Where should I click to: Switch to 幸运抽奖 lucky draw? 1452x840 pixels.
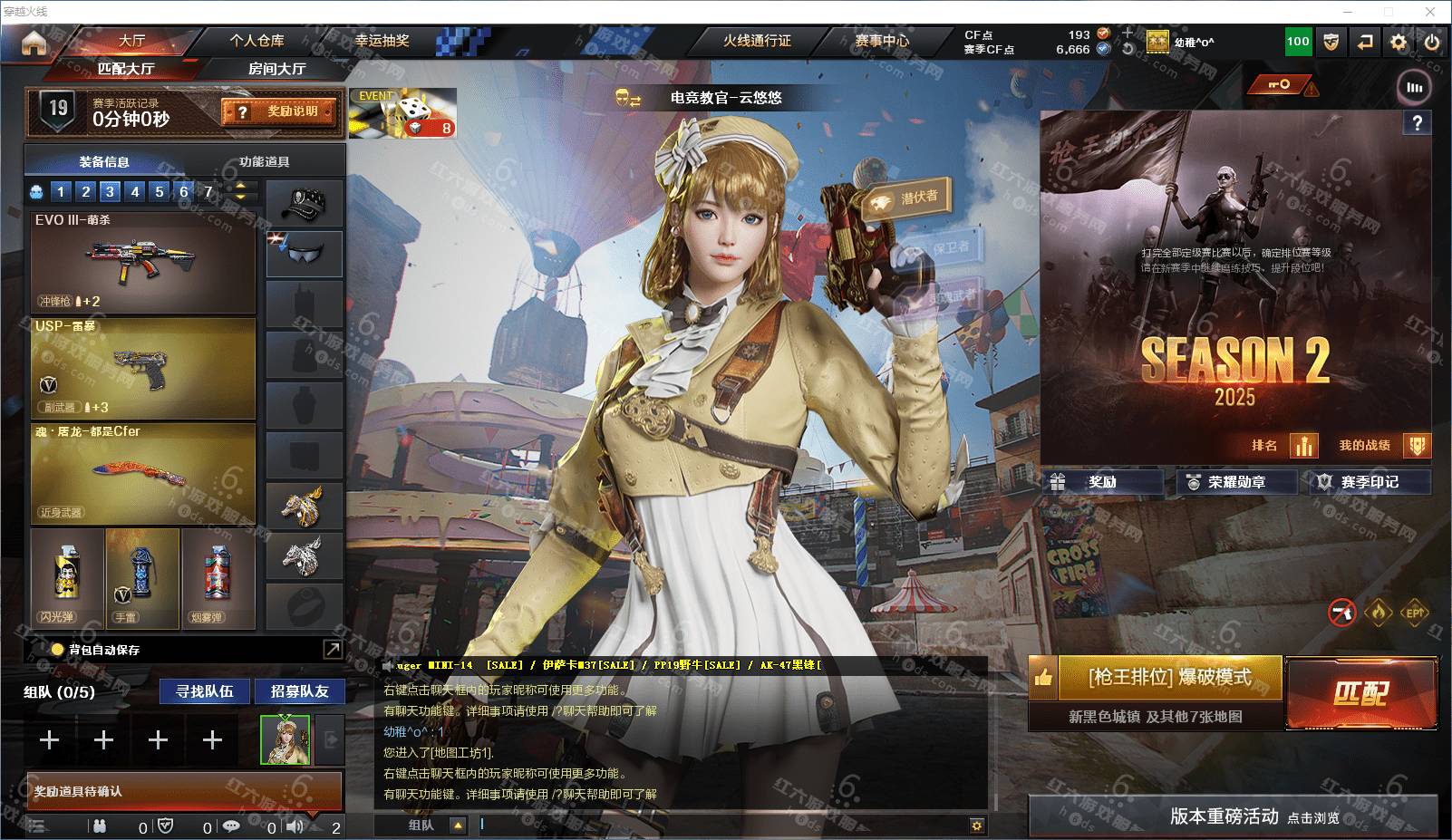pos(382,41)
